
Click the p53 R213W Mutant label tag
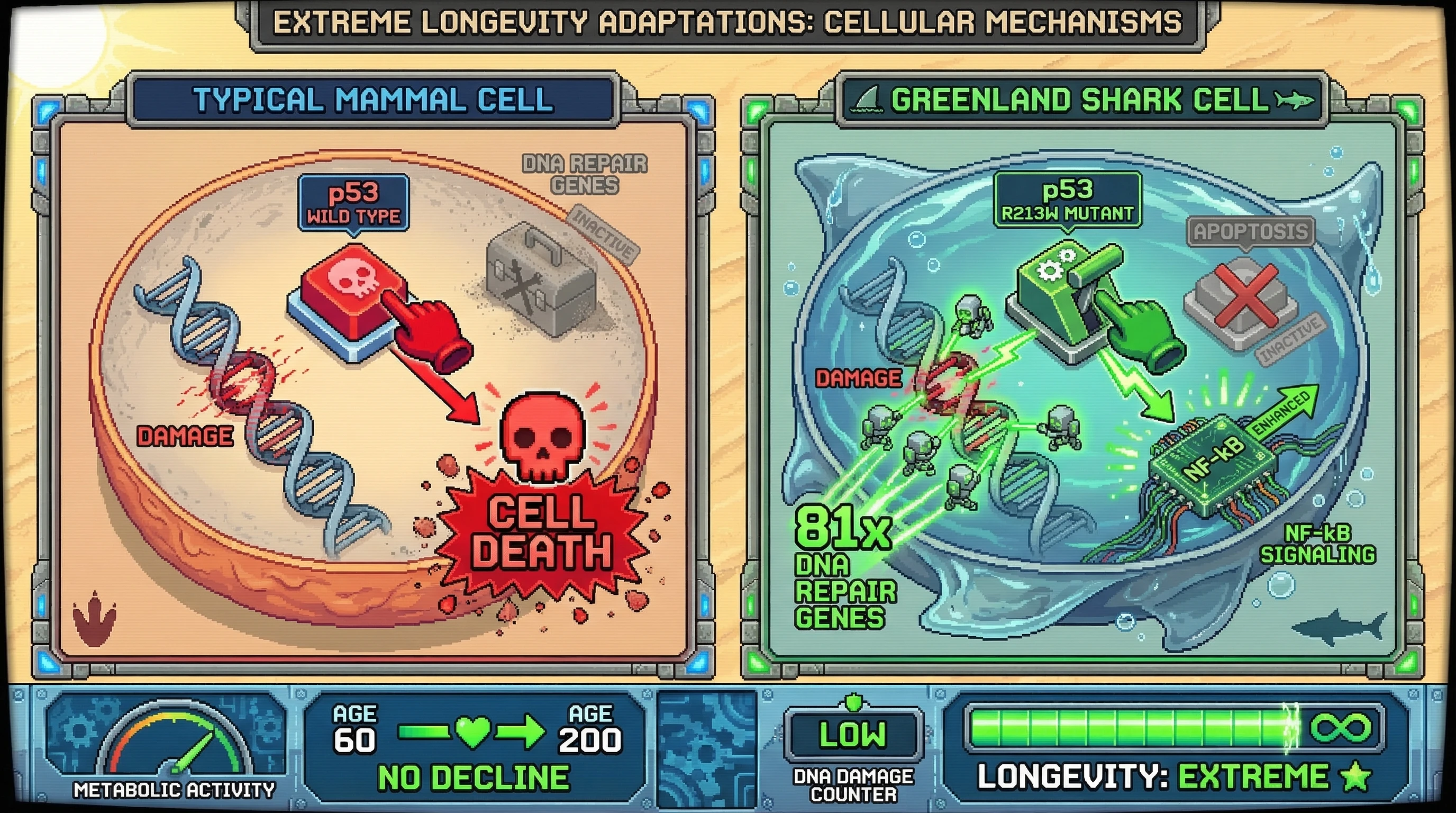coord(1067,200)
